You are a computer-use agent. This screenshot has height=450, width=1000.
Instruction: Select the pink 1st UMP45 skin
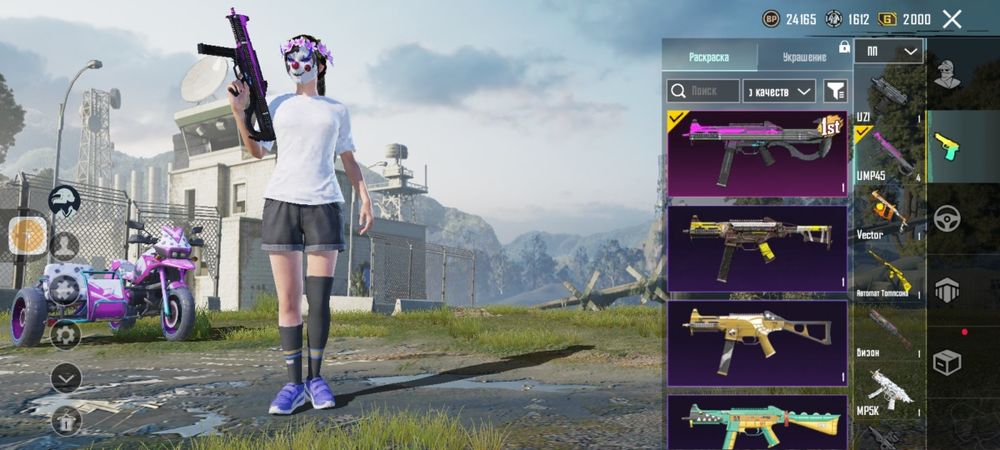(x=757, y=153)
